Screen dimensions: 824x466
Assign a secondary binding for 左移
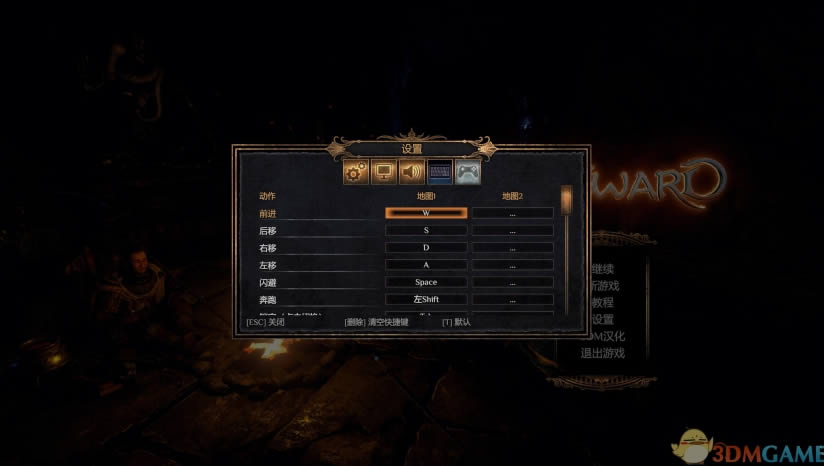(512, 265)
